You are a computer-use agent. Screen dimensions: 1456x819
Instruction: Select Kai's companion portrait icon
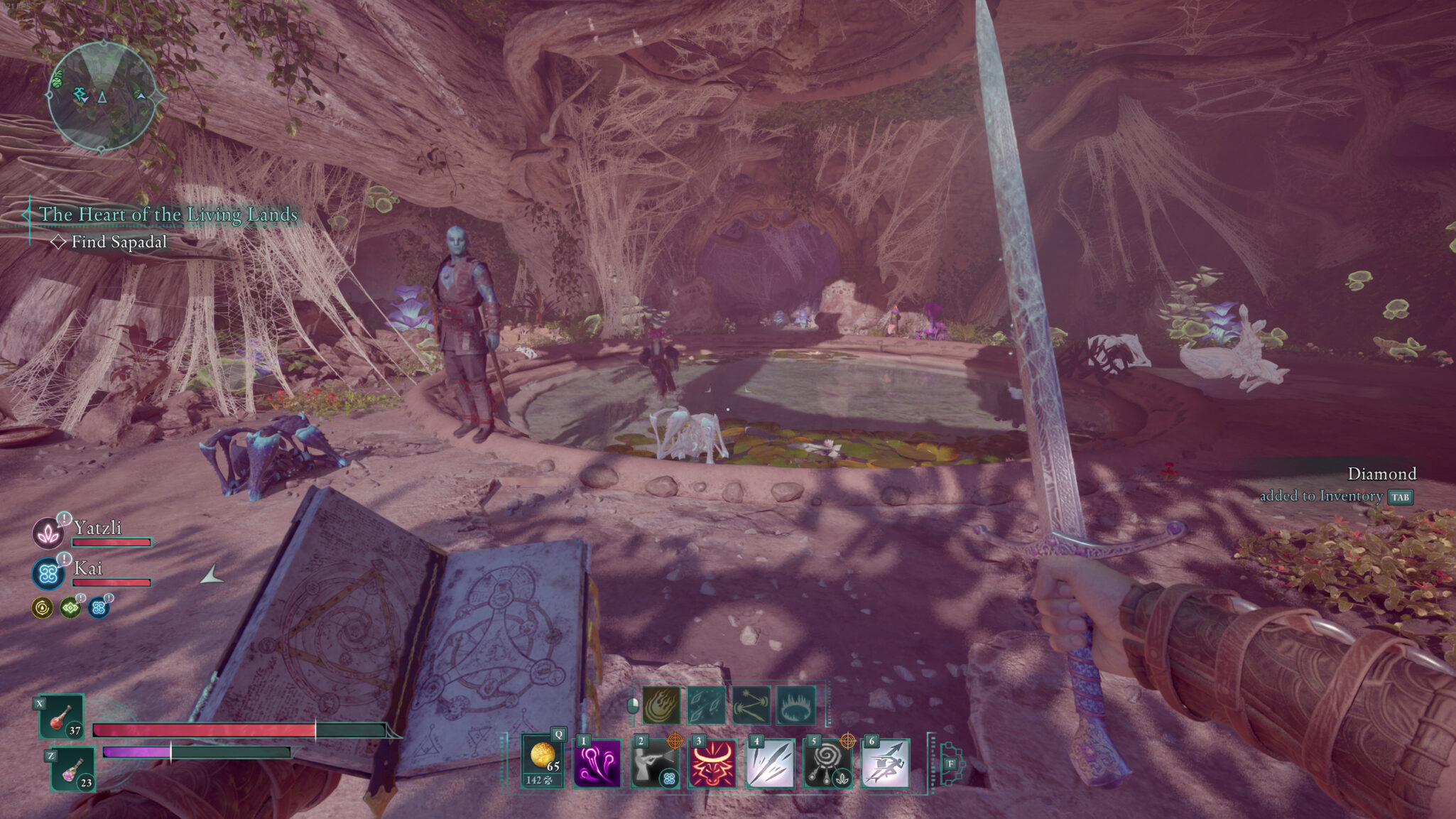[48, 574]
